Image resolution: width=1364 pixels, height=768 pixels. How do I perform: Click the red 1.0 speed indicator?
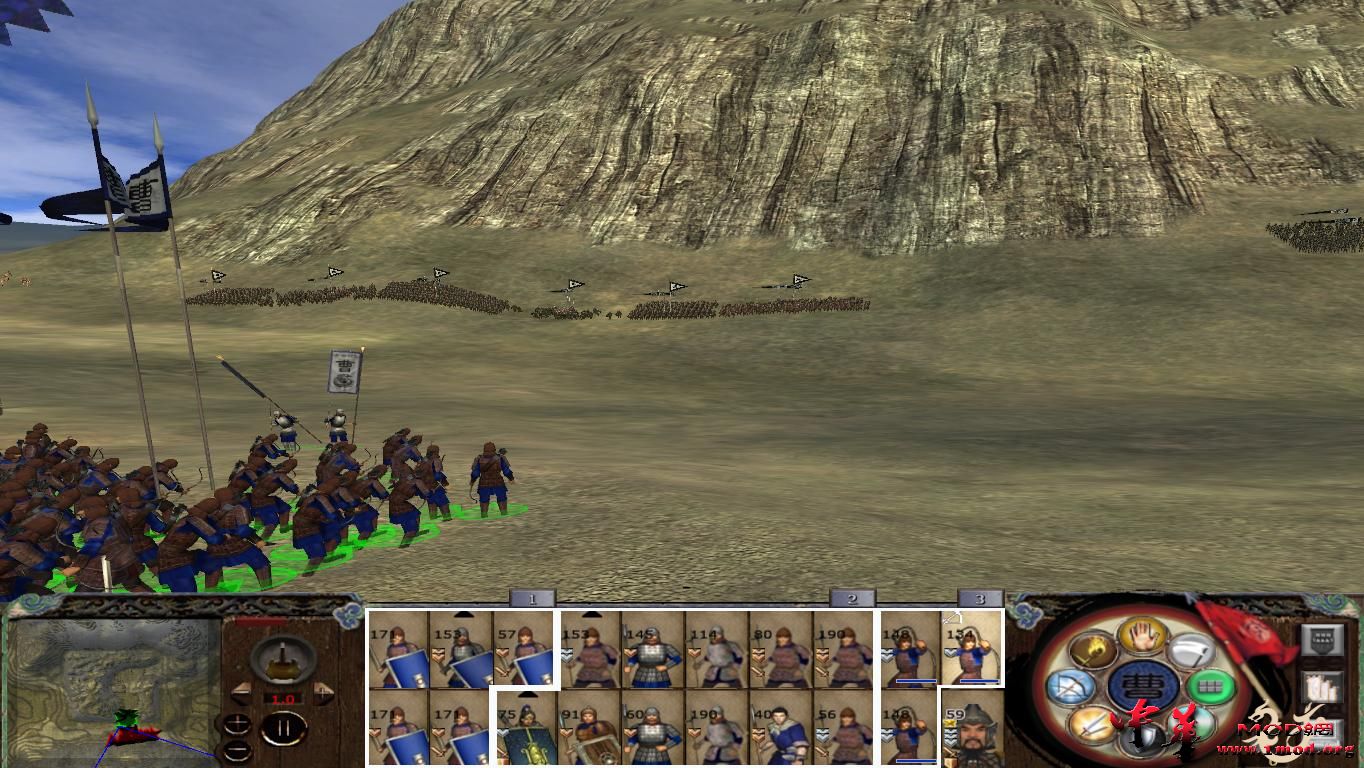point(283,698)
